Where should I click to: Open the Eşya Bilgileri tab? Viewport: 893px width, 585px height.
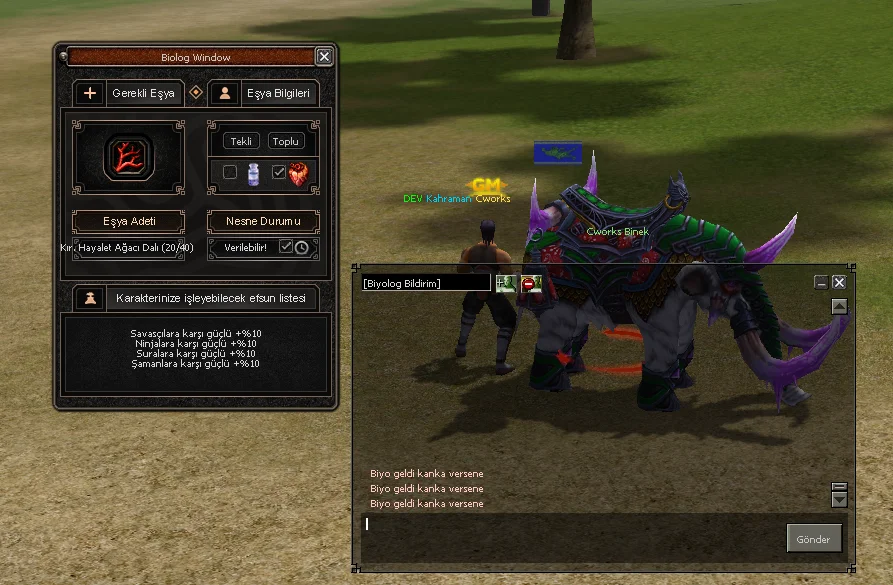coord(265,93)
